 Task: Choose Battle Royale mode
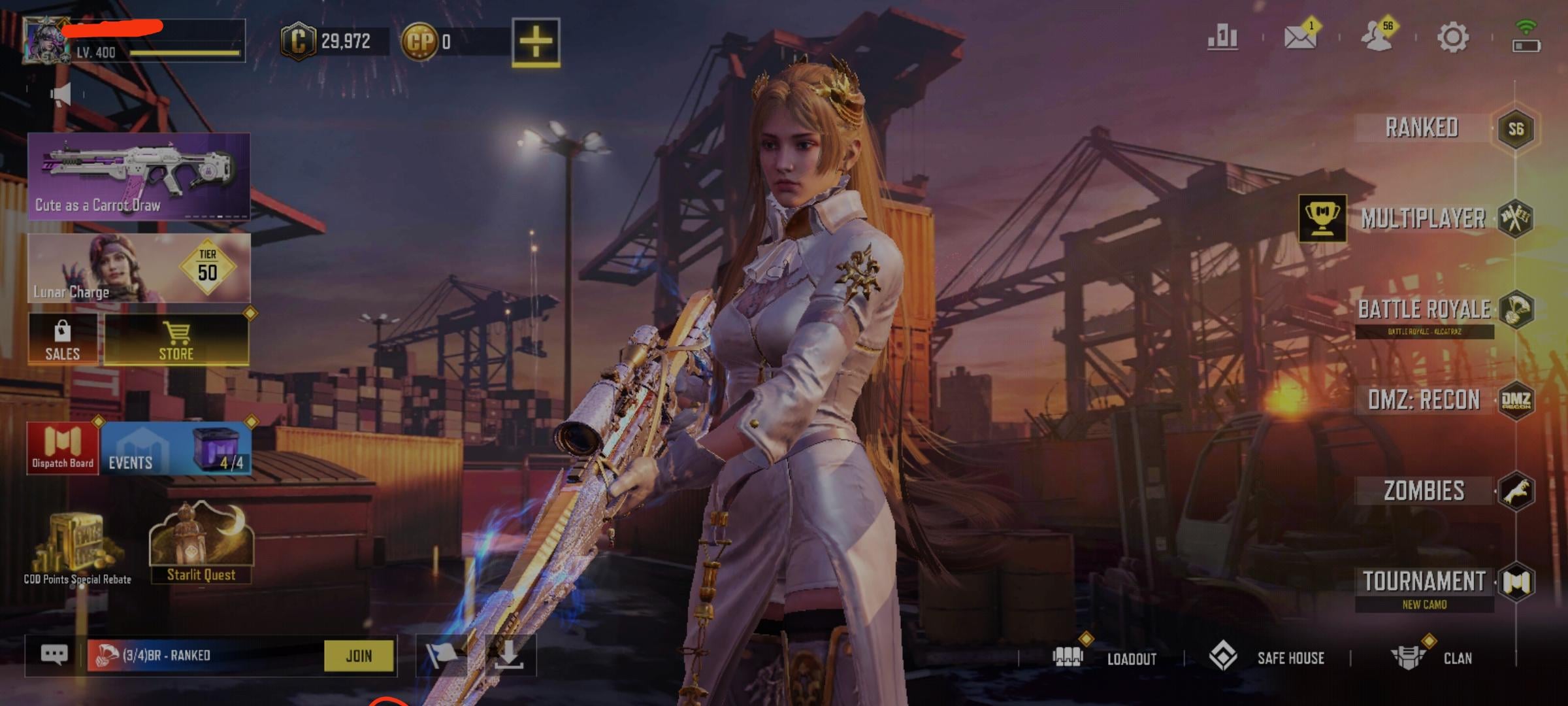1424,310
